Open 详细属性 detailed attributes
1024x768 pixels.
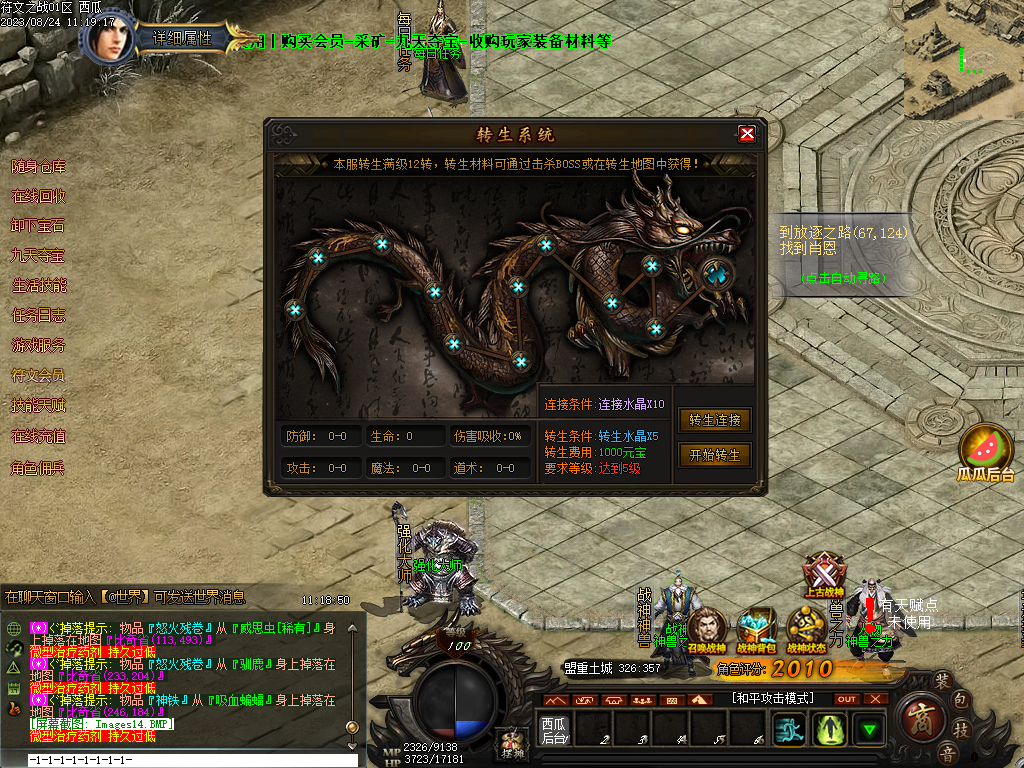click(183, 39)
